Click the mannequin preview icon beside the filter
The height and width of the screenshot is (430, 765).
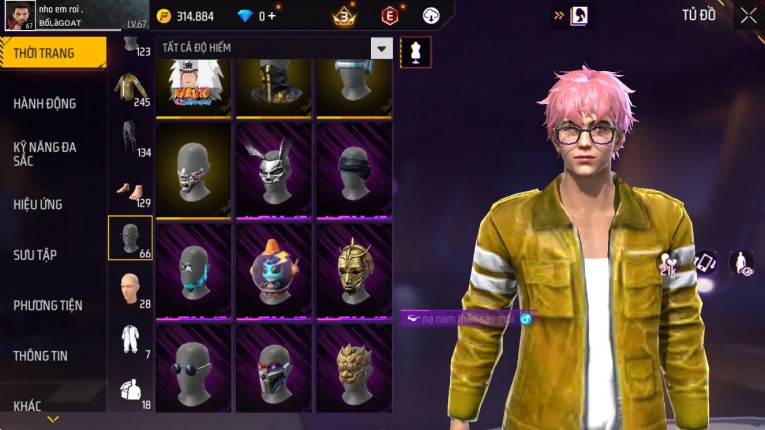click(415, 52)
